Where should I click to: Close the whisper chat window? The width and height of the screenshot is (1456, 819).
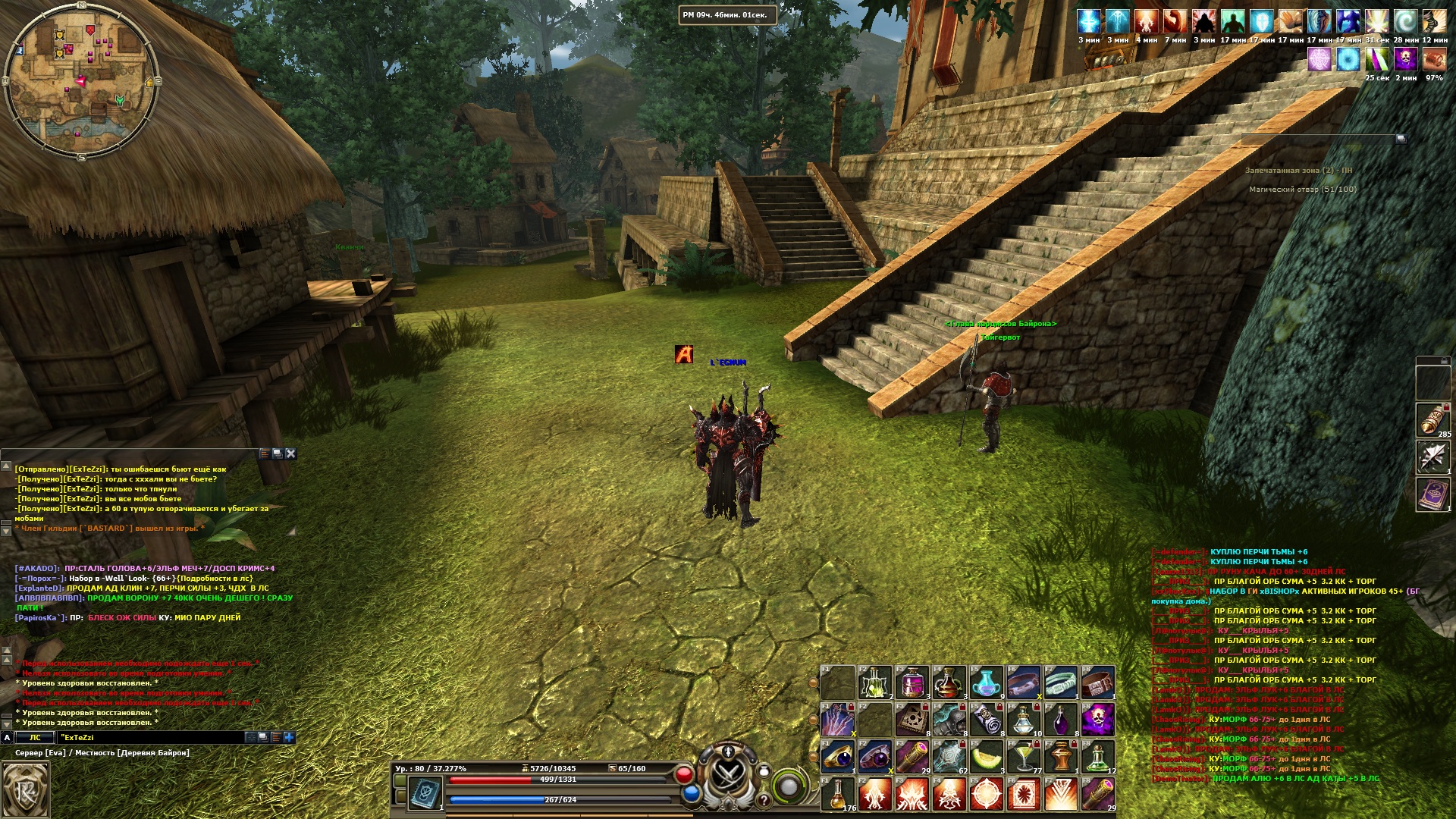(290, 453)
